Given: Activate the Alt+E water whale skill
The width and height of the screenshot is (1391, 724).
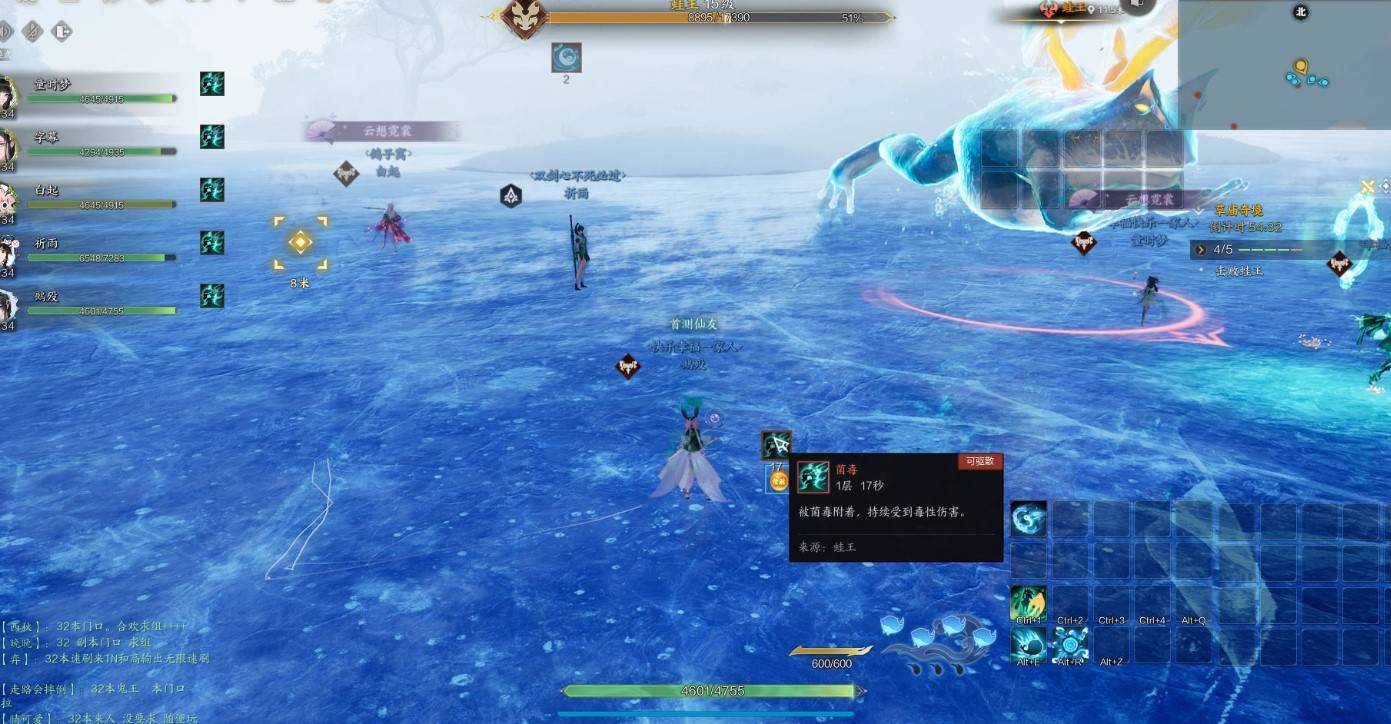Looking at the screenshot, I should click(1028, 645).
